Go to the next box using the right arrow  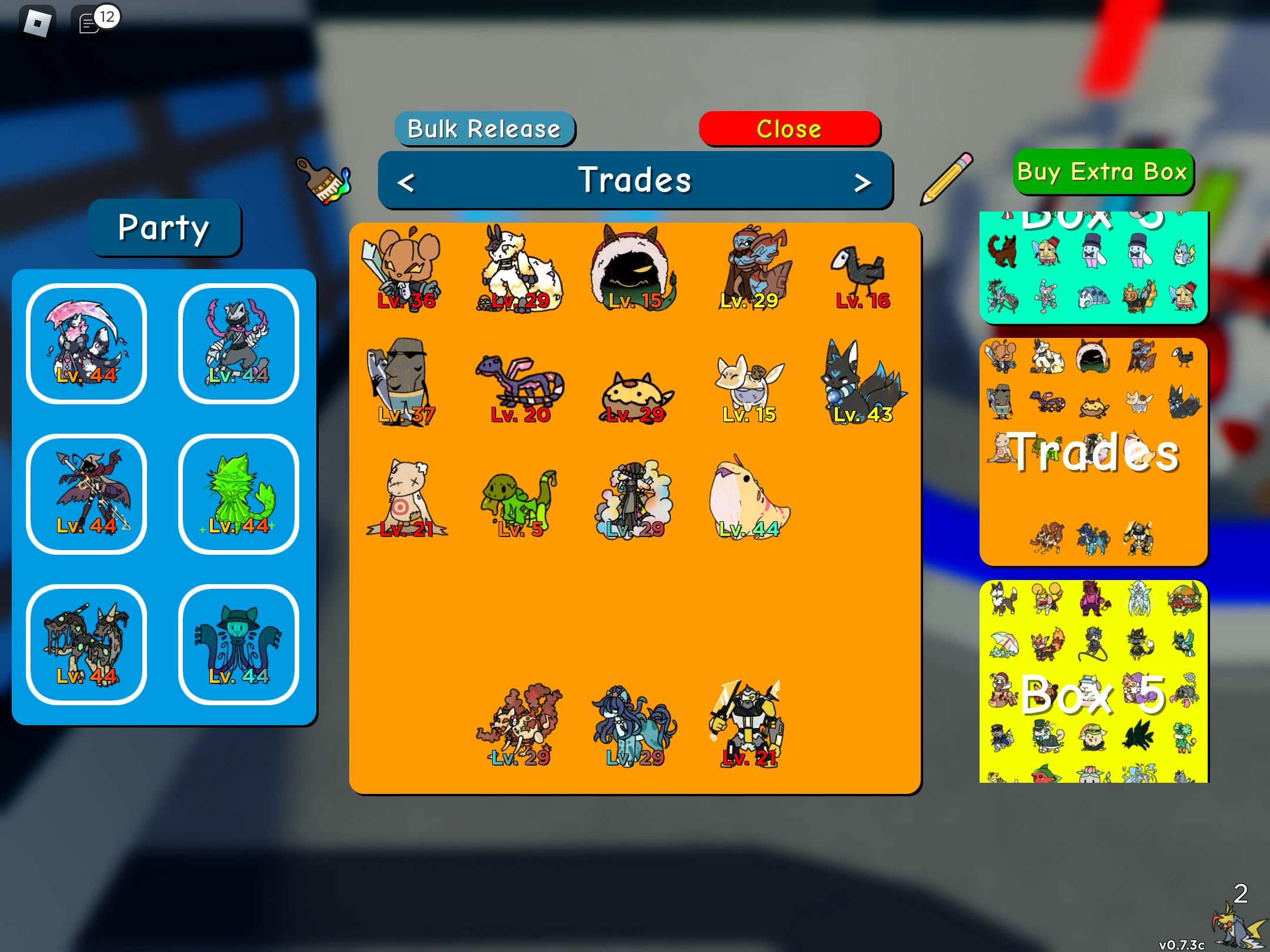point(862,181)
